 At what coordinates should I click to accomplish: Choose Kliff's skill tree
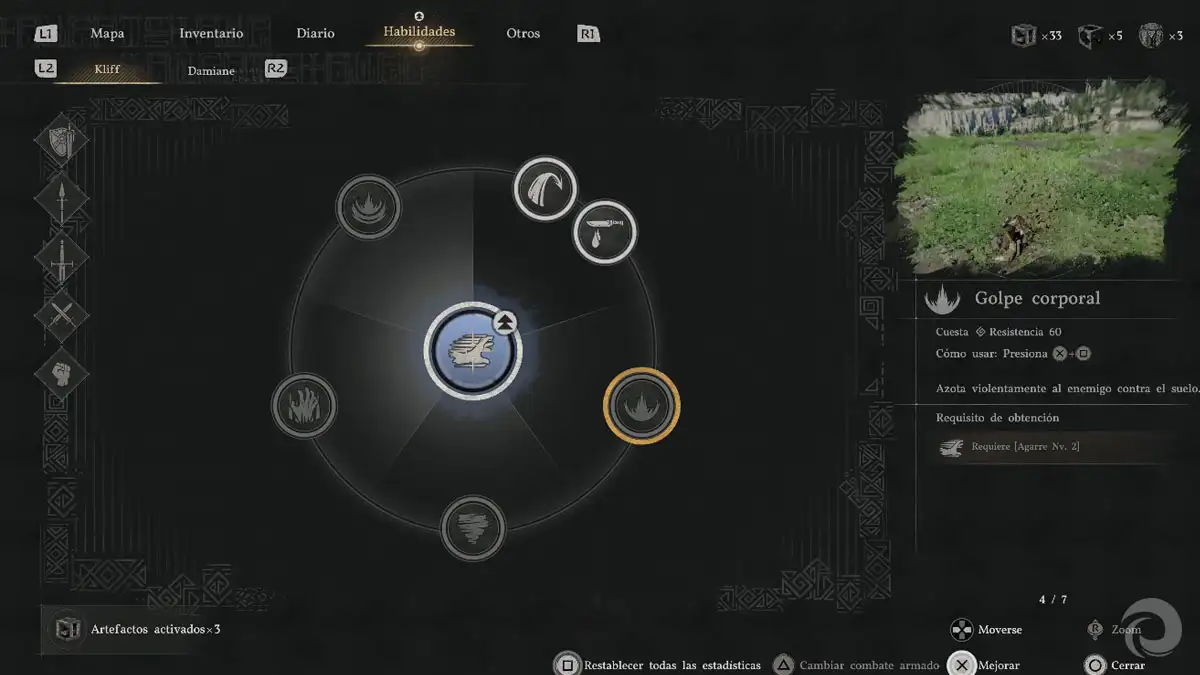[107, 70]
